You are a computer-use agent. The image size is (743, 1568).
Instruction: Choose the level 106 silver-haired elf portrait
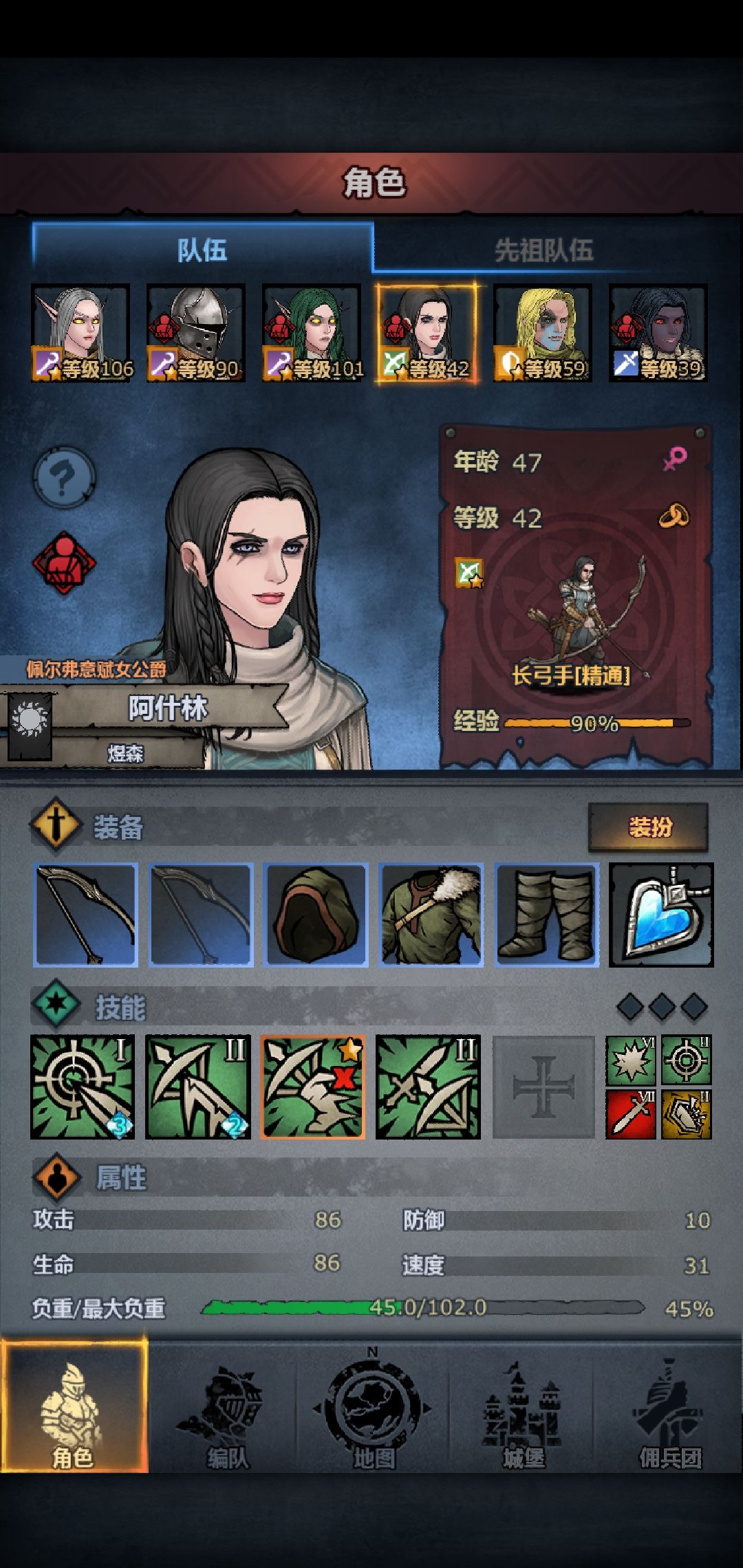80,333
